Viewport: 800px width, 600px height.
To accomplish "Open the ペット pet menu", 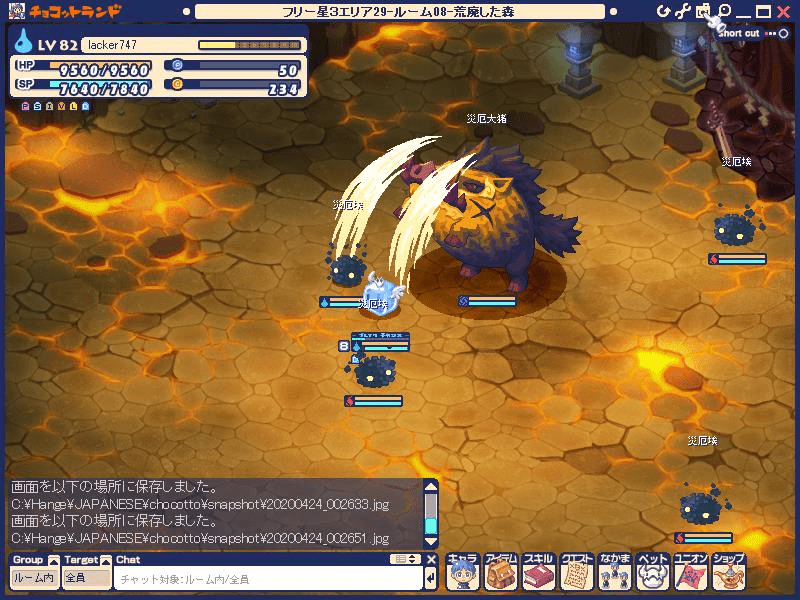I will (654, 572).
